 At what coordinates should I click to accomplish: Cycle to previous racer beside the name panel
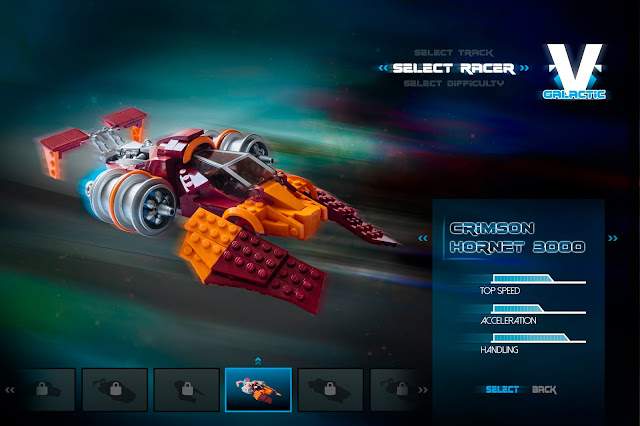coord(422,238)
